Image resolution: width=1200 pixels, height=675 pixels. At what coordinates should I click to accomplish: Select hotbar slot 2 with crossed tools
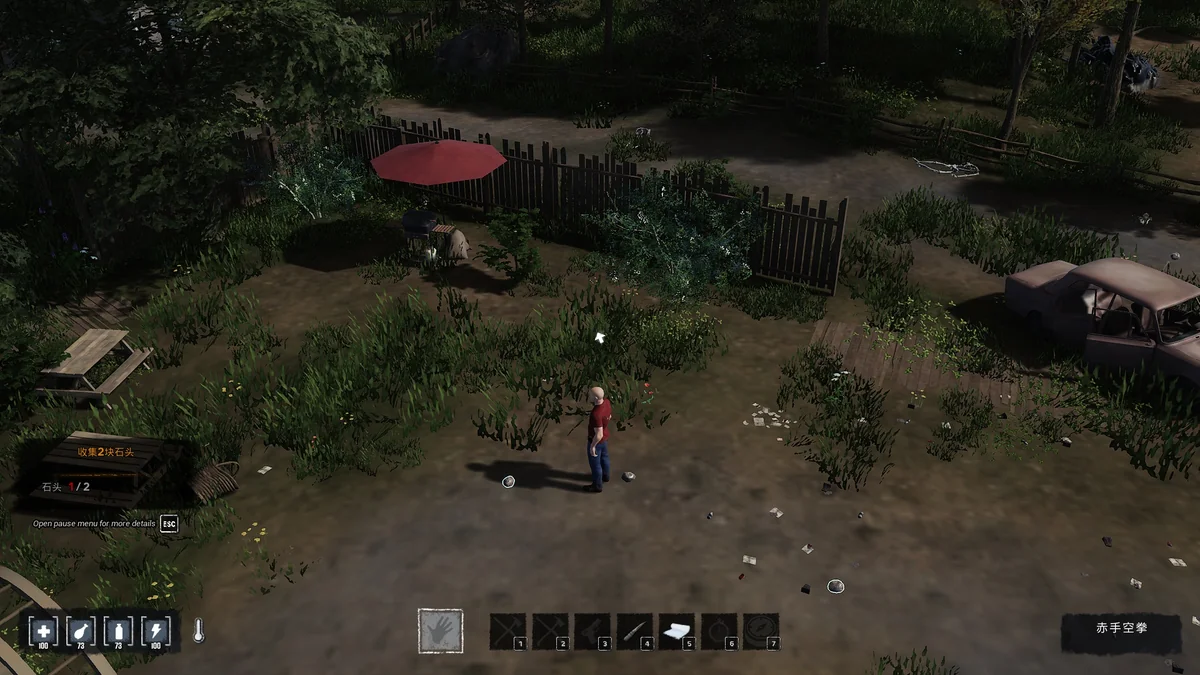coord(550,631)
